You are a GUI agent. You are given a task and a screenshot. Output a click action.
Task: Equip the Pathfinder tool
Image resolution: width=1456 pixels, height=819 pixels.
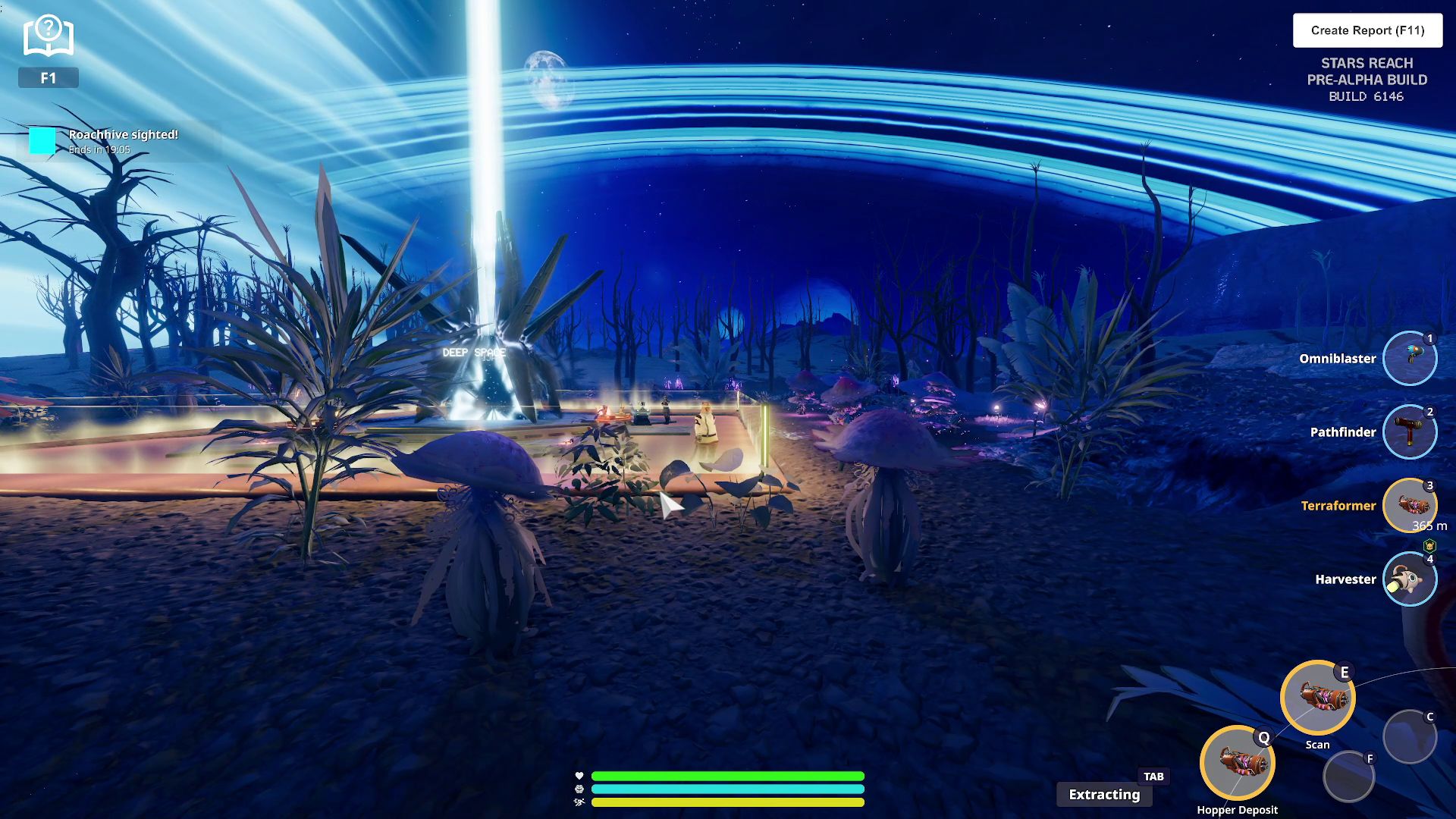coord(1410,431)
